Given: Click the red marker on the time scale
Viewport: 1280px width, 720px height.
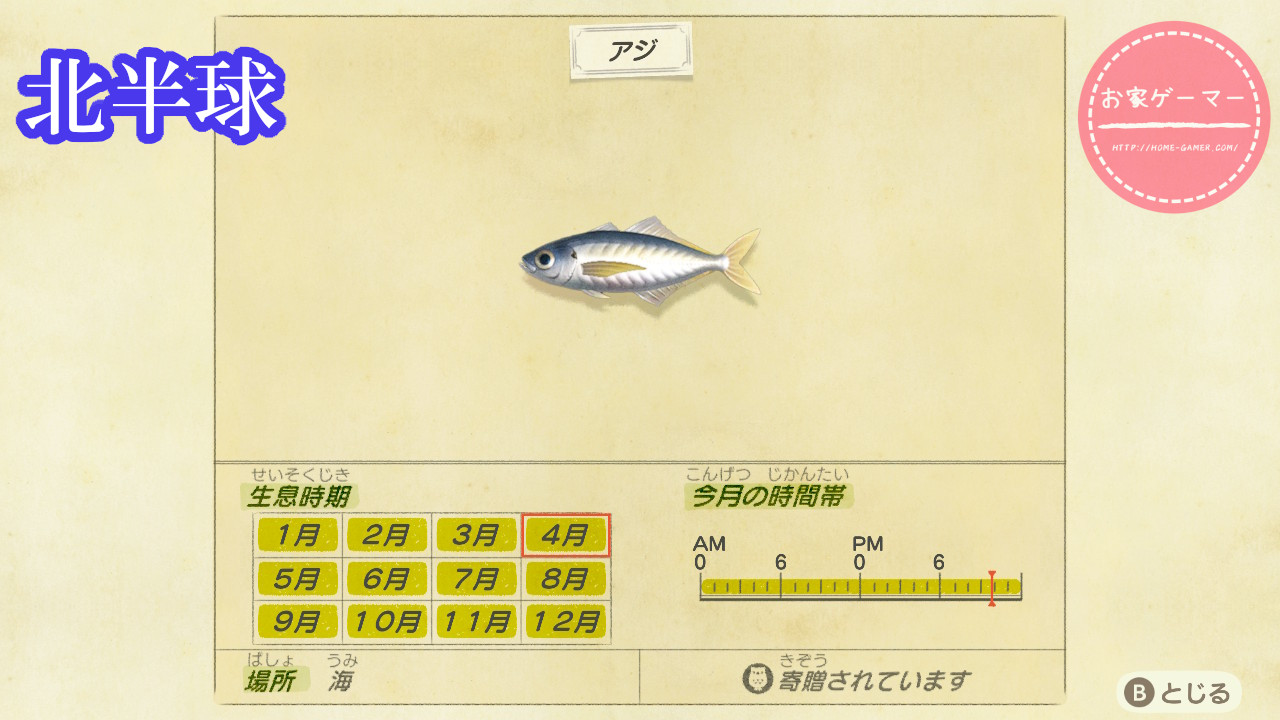Looking at the screenshot, I should click(990, 588).
